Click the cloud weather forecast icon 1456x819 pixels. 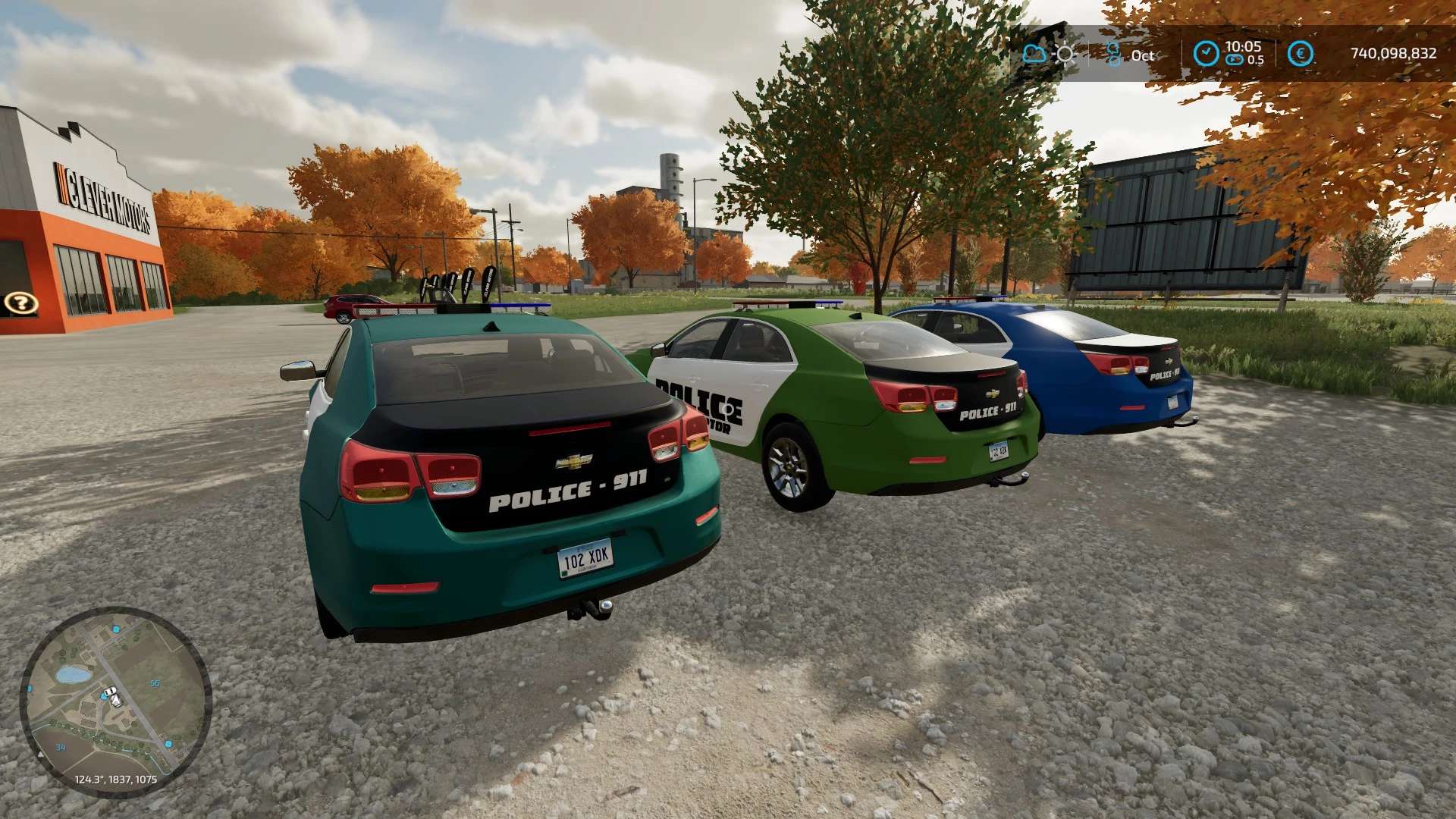(1034, 54)
